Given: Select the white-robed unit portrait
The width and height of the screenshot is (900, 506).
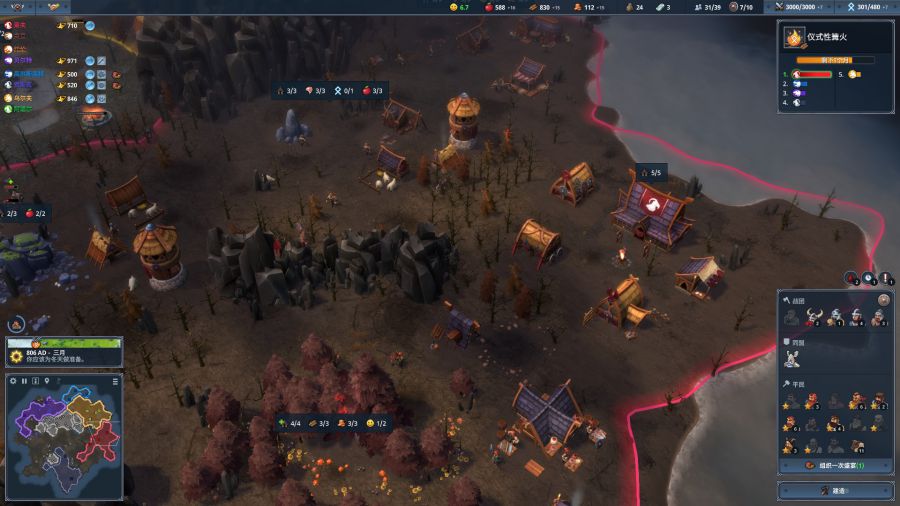Looking at the screenshot, I should pos(792,357).
